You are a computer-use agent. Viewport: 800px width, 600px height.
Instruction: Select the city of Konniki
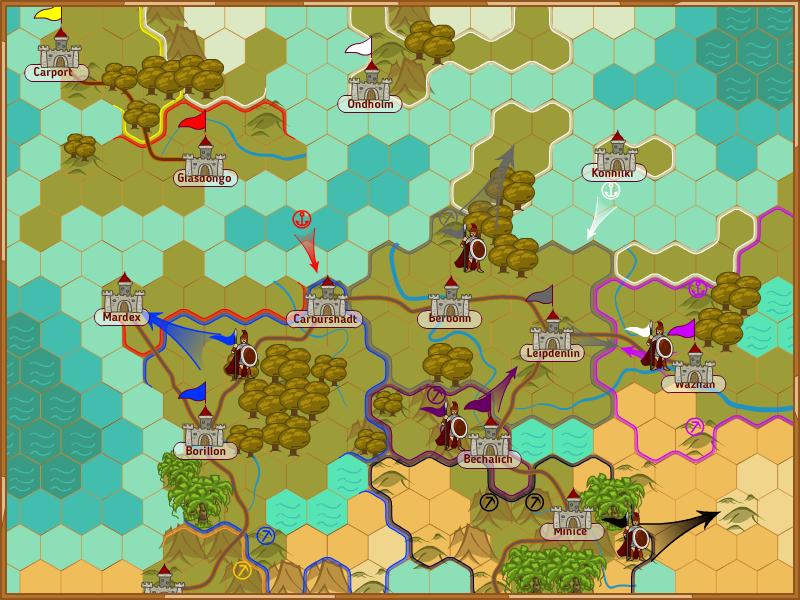(x=614, y=154)
